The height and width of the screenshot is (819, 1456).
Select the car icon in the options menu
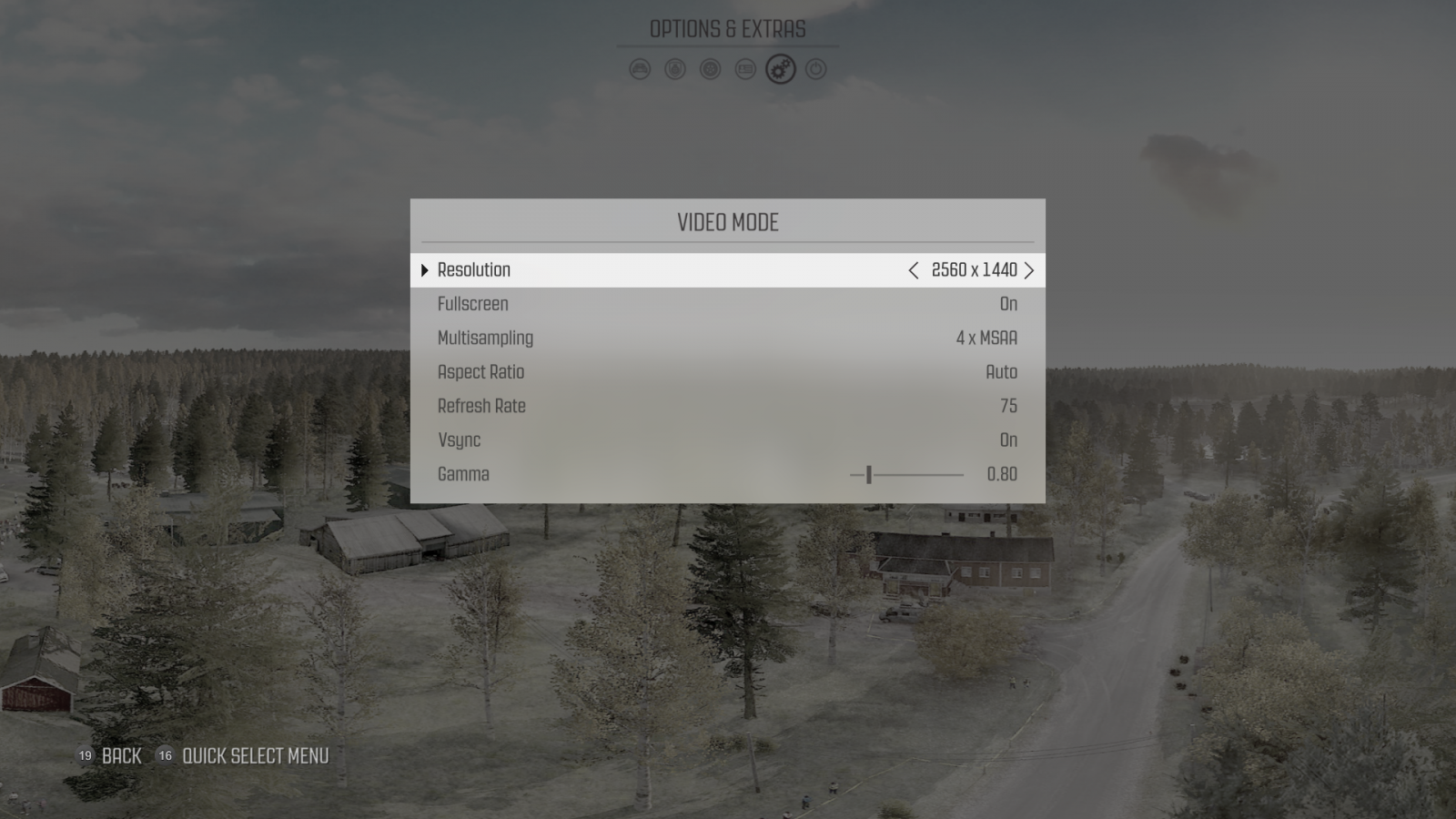[x=640, y=69]
